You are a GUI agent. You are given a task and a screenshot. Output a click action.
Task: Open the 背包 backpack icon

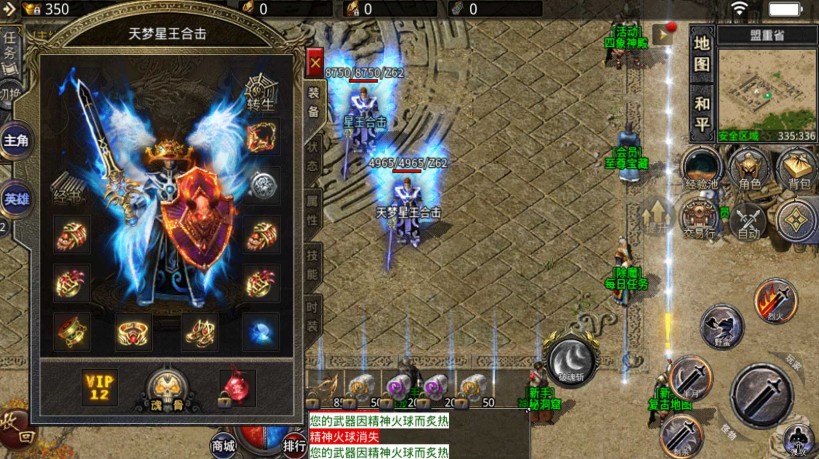point(798,169)
